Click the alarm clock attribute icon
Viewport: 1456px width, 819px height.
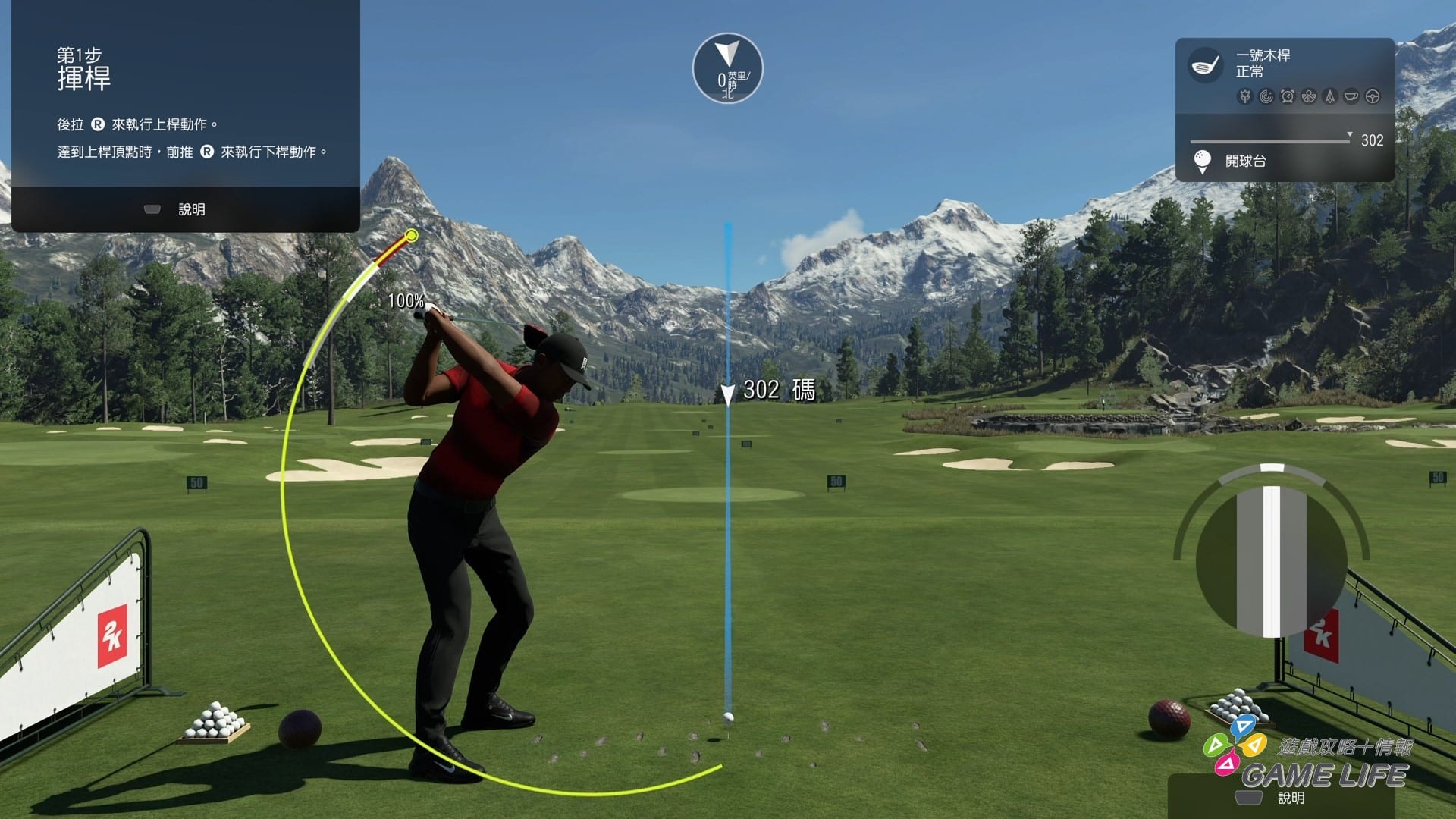click(1287, 96)
